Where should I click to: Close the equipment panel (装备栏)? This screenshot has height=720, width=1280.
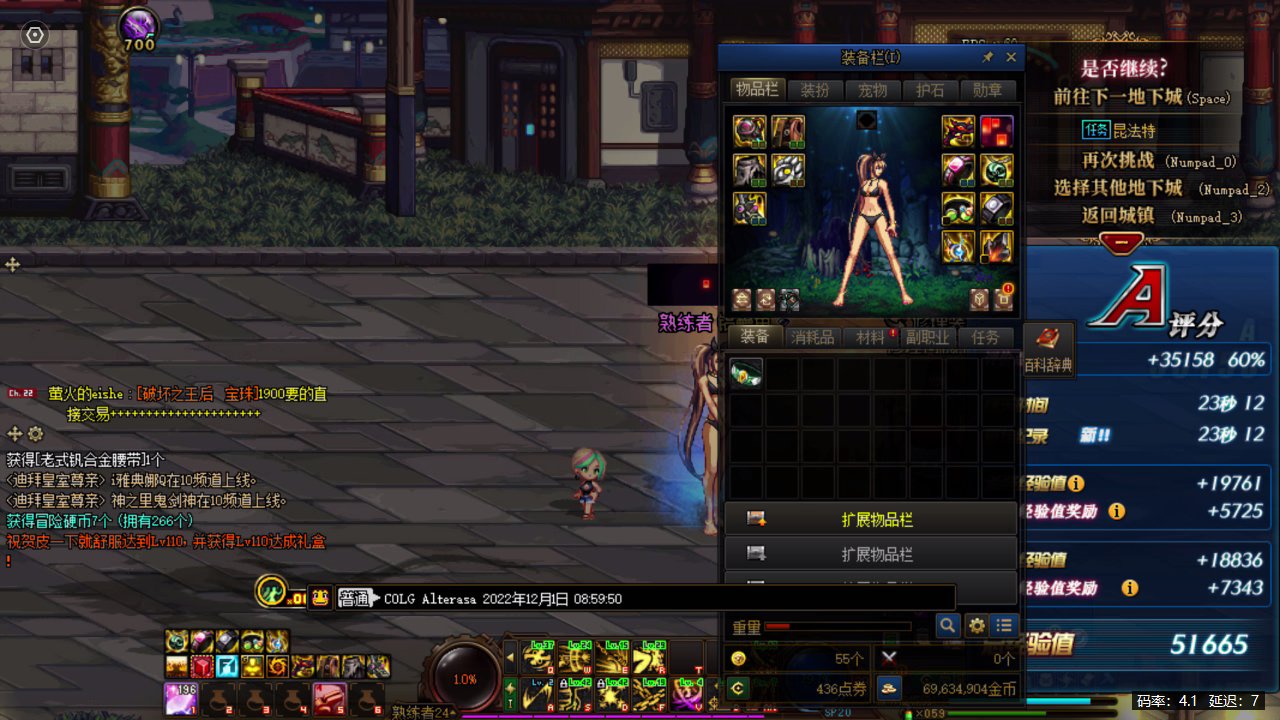[x=1011, y=58]
